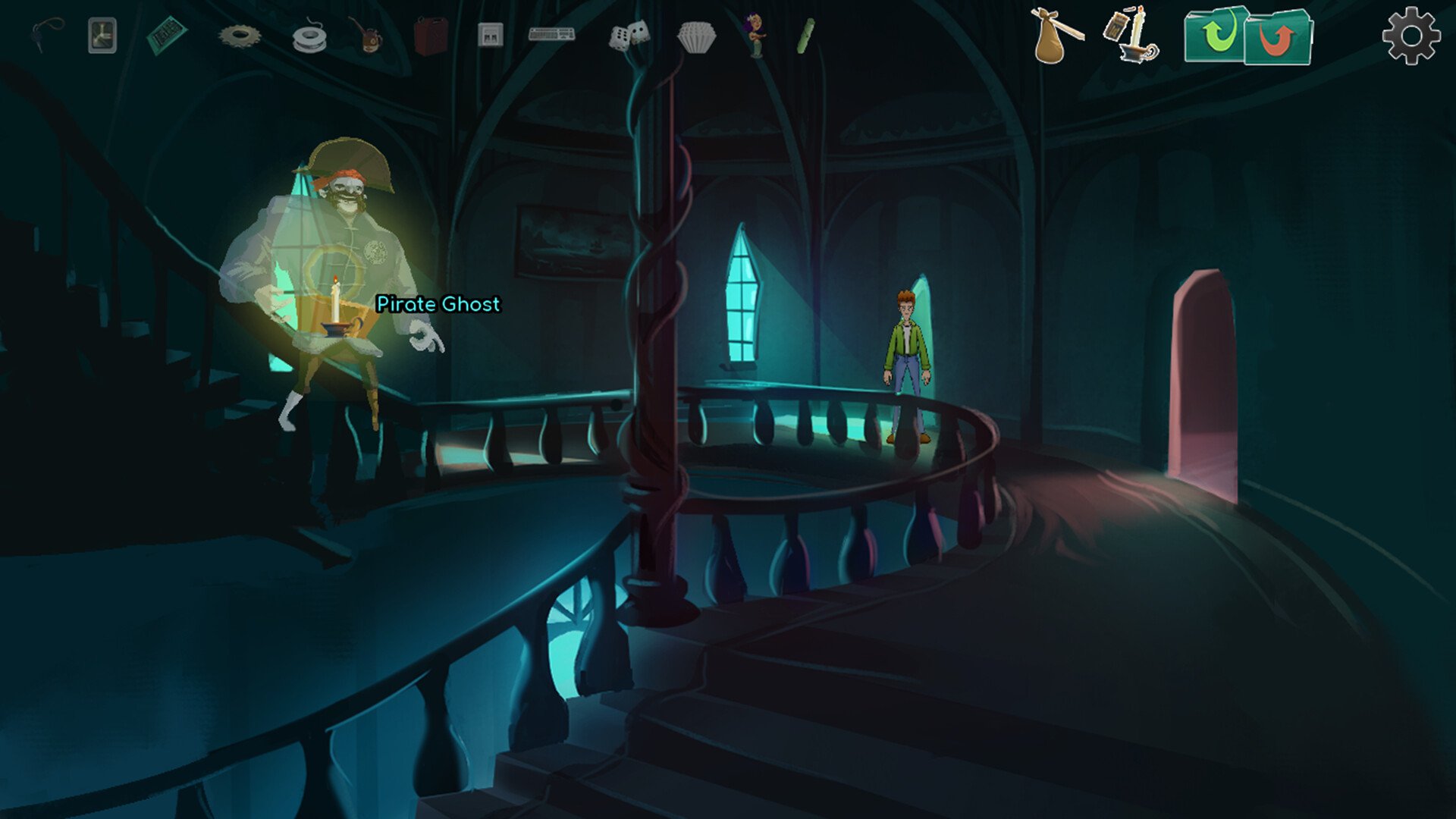Choose the metal gear cog item
Screen dimensions: 1456x819
click(x=240, y=36)
